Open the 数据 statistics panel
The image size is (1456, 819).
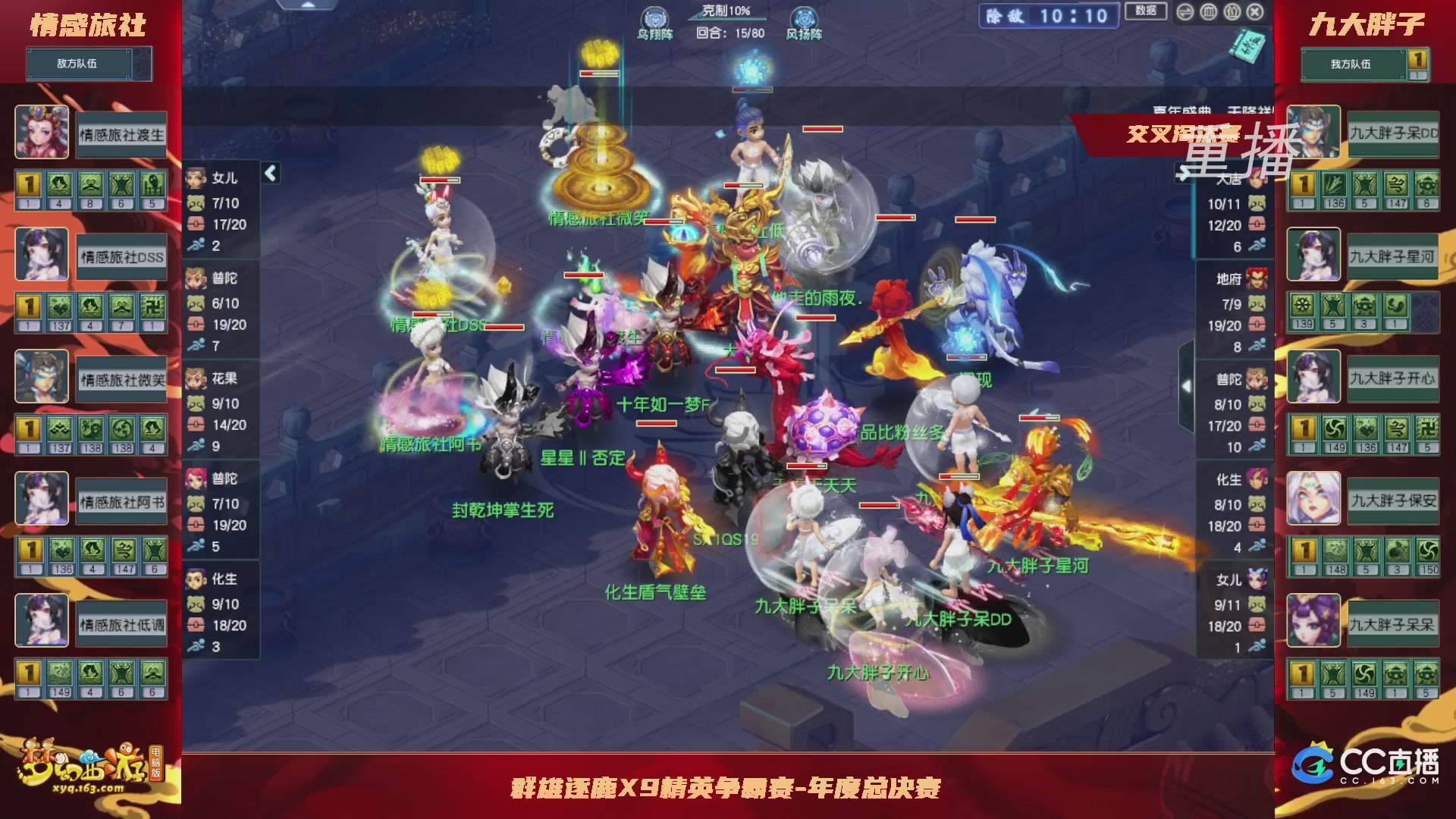point(1146,10)
